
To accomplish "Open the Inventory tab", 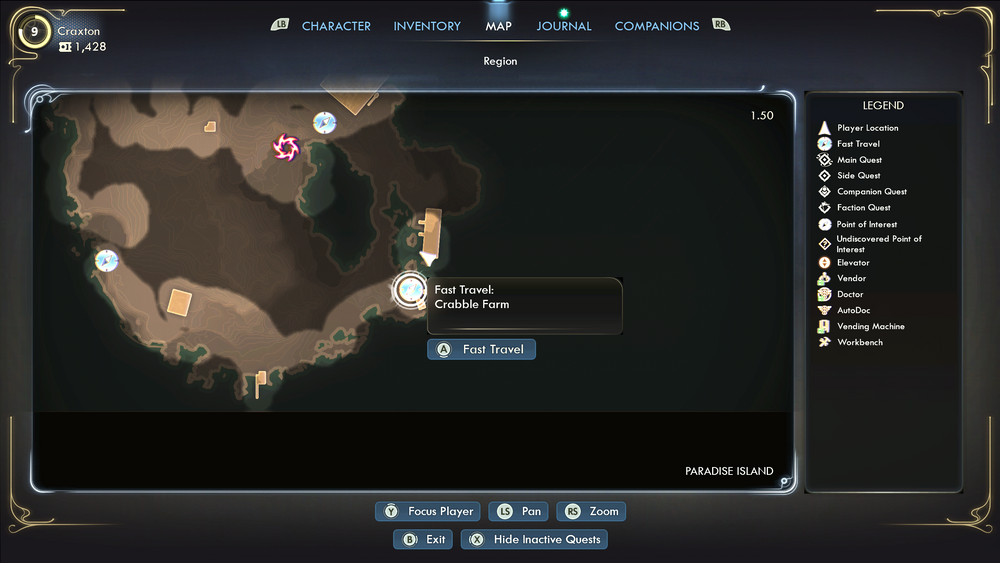I will pyautogui.click(x=427, y=26).
